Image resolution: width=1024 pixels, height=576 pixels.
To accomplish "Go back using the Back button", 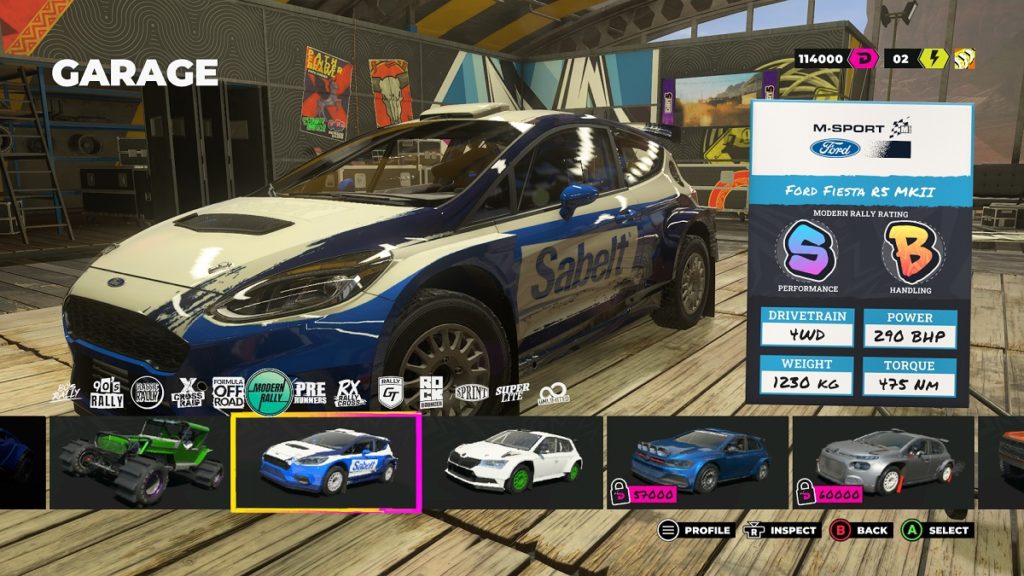I will (859, 530).
